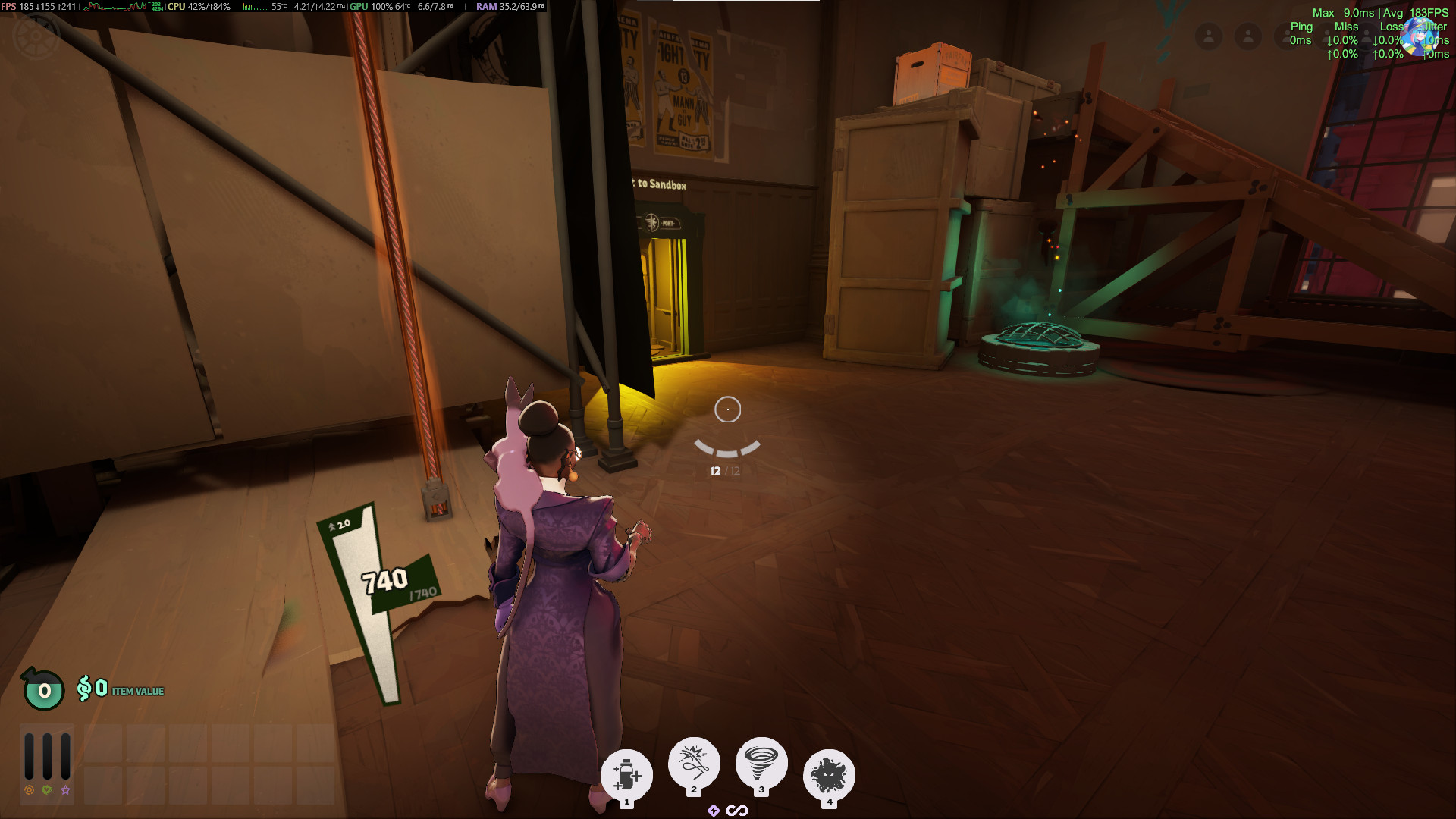
Task: Cast the tornado ability
Action: [x=761, y=763]
